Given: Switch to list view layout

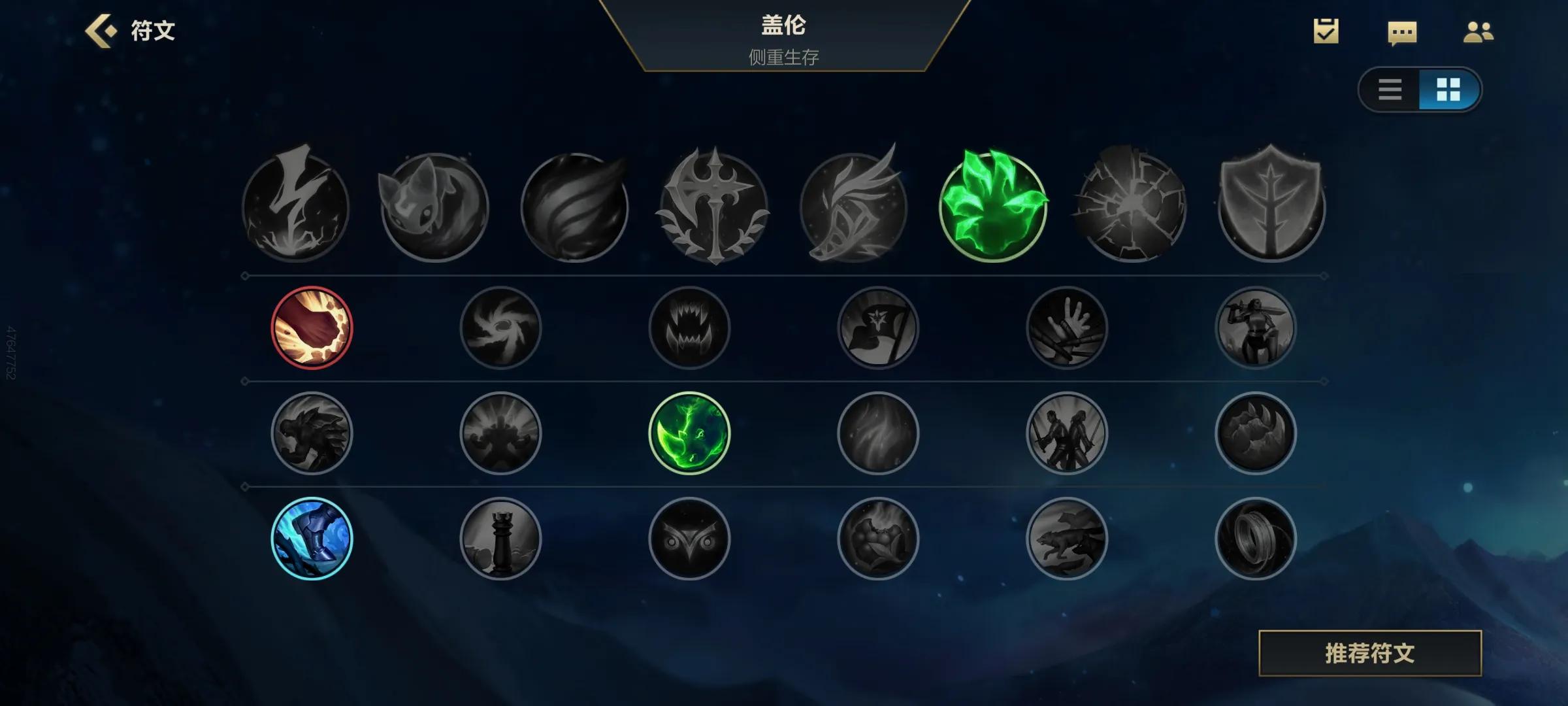Looking at the screenshot, I should pyautogui.click(x=1390, y=90).
